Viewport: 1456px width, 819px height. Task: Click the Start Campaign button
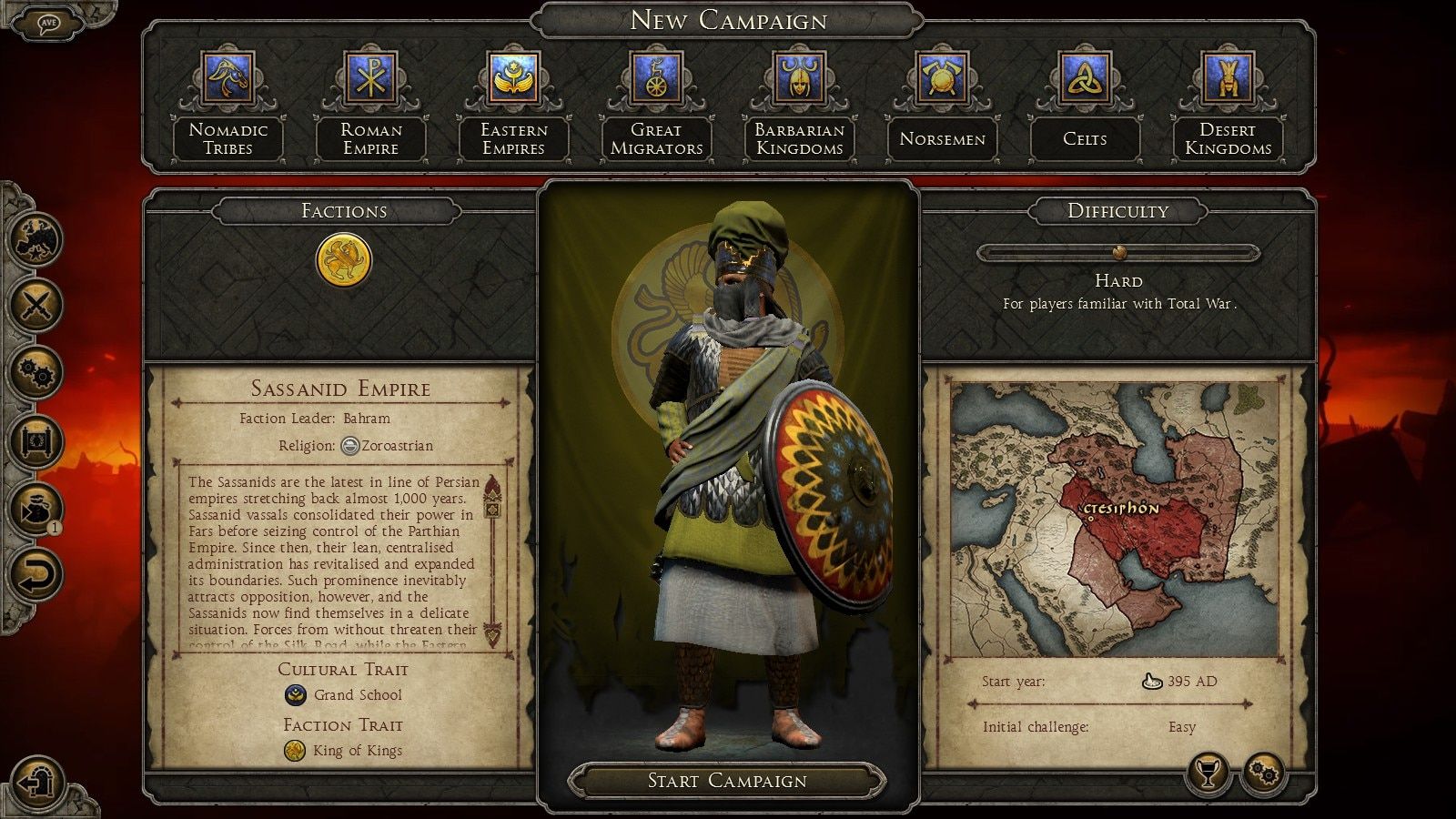pos(727,781)
